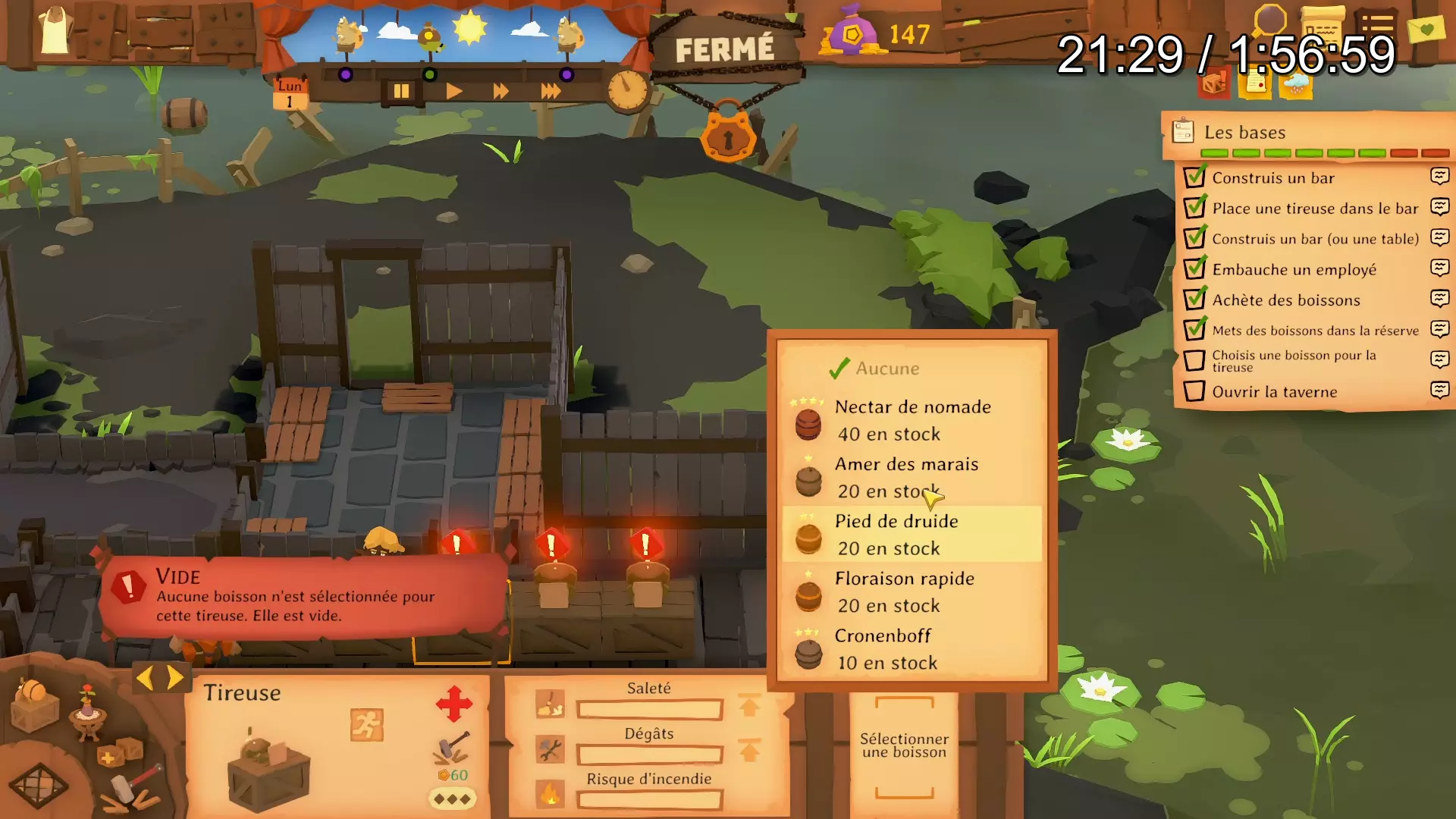Go to the previous object with left arrow
Viewport: 1456px width, 819px height.
coord(145,677)
